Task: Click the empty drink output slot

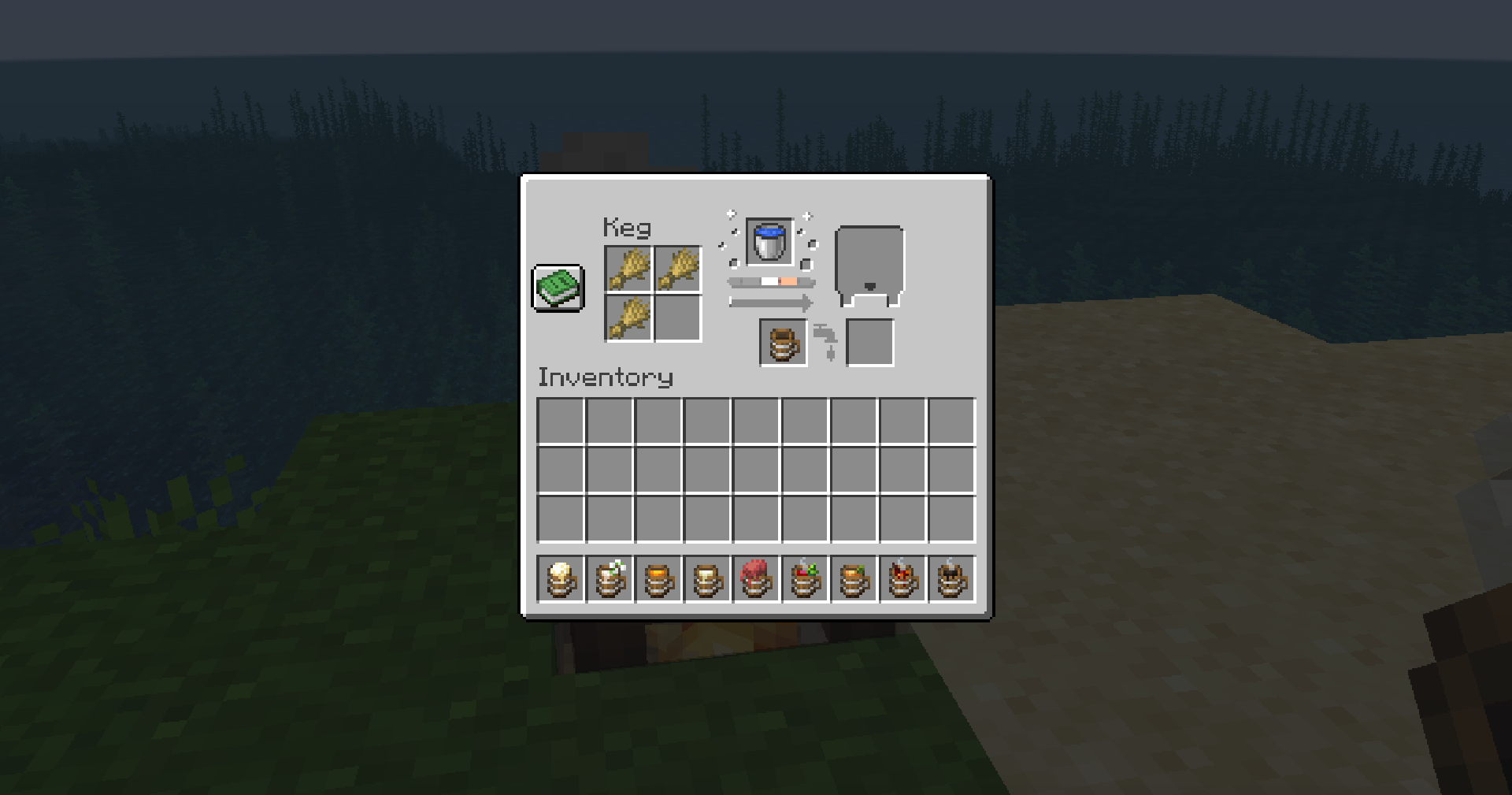Action: (x=869, y=342)
